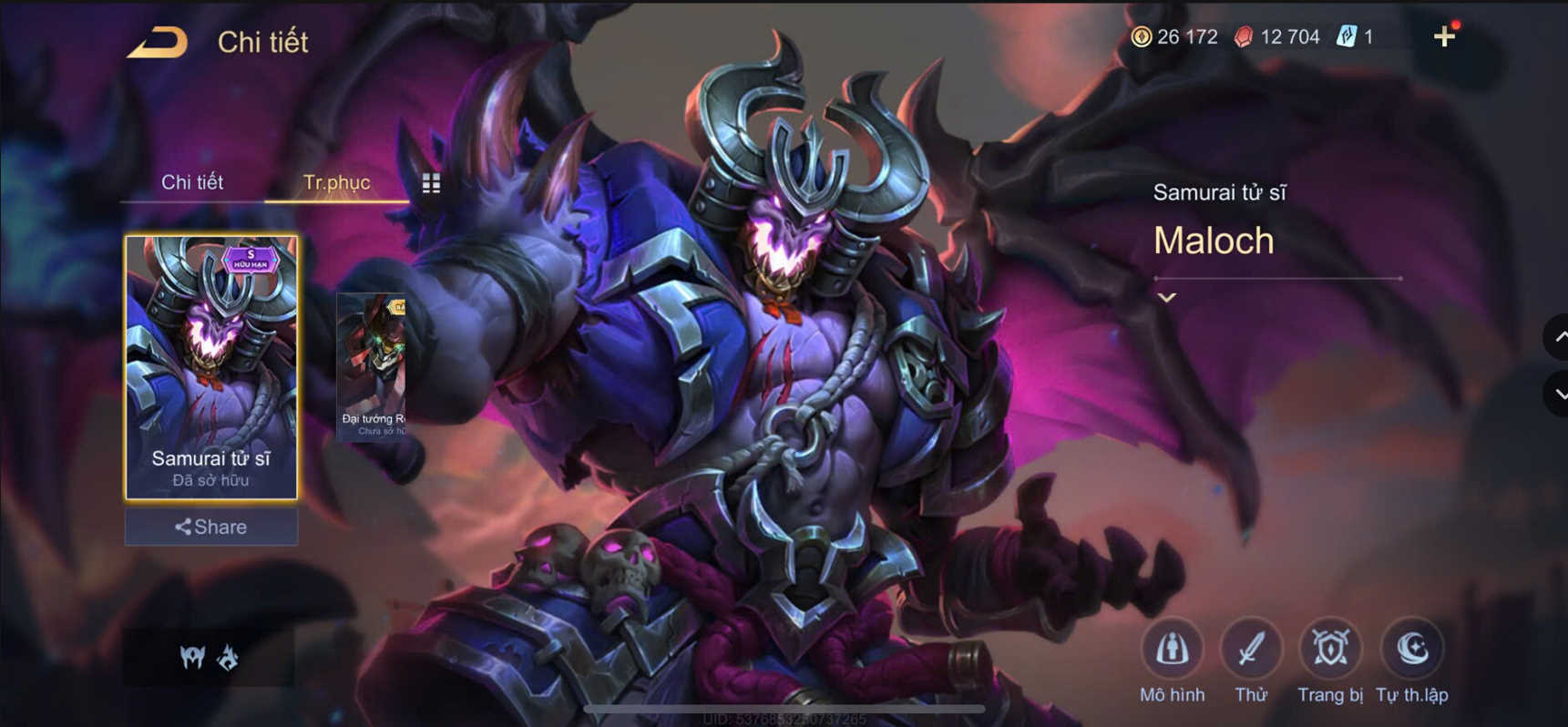The width and height of the screenshot is (1568, 727).
Task: Switch to the Tr.phục tab
Action: click(x=337, y=182)
